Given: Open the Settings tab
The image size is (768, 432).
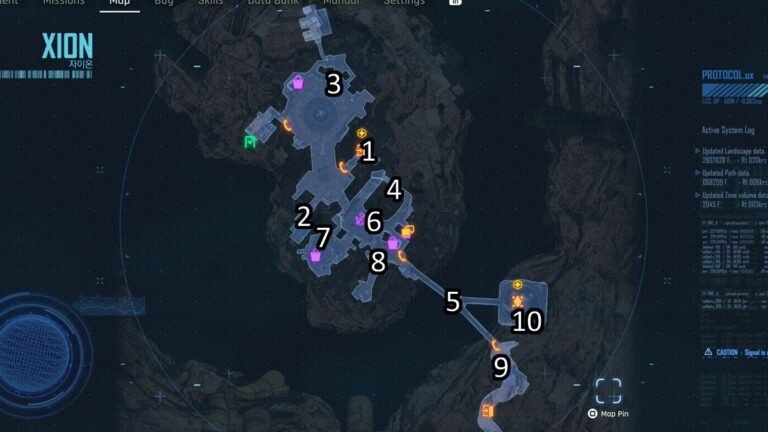Looking at the screenshot, I should tap(404, 3).
